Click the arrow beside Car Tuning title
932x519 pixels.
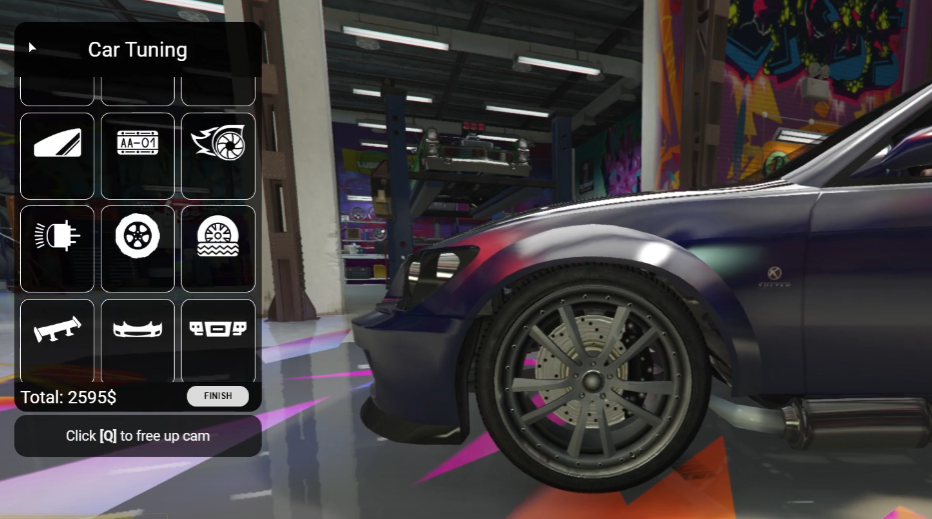pyautogui.click(x=32, y=47)
